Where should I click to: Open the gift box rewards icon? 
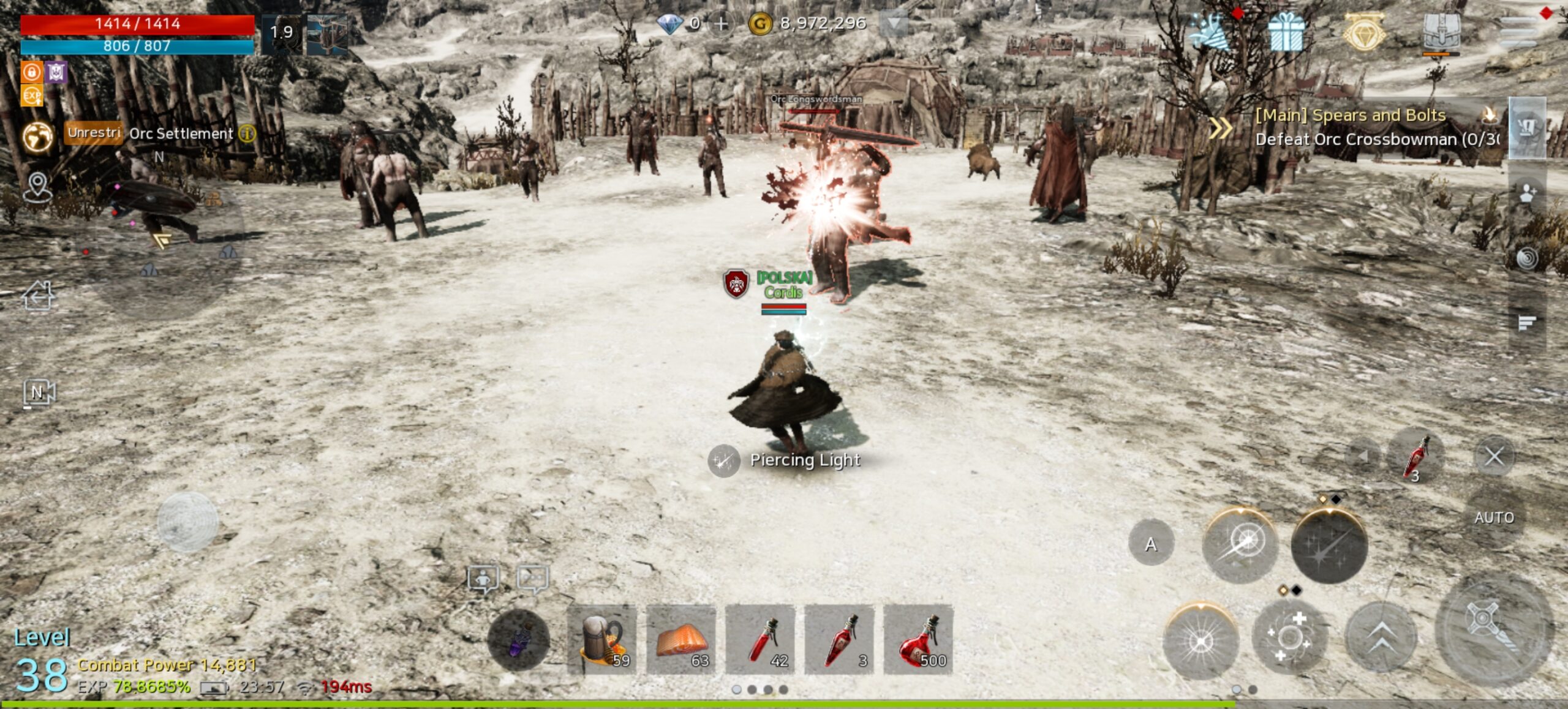(x=1285, y=32)
